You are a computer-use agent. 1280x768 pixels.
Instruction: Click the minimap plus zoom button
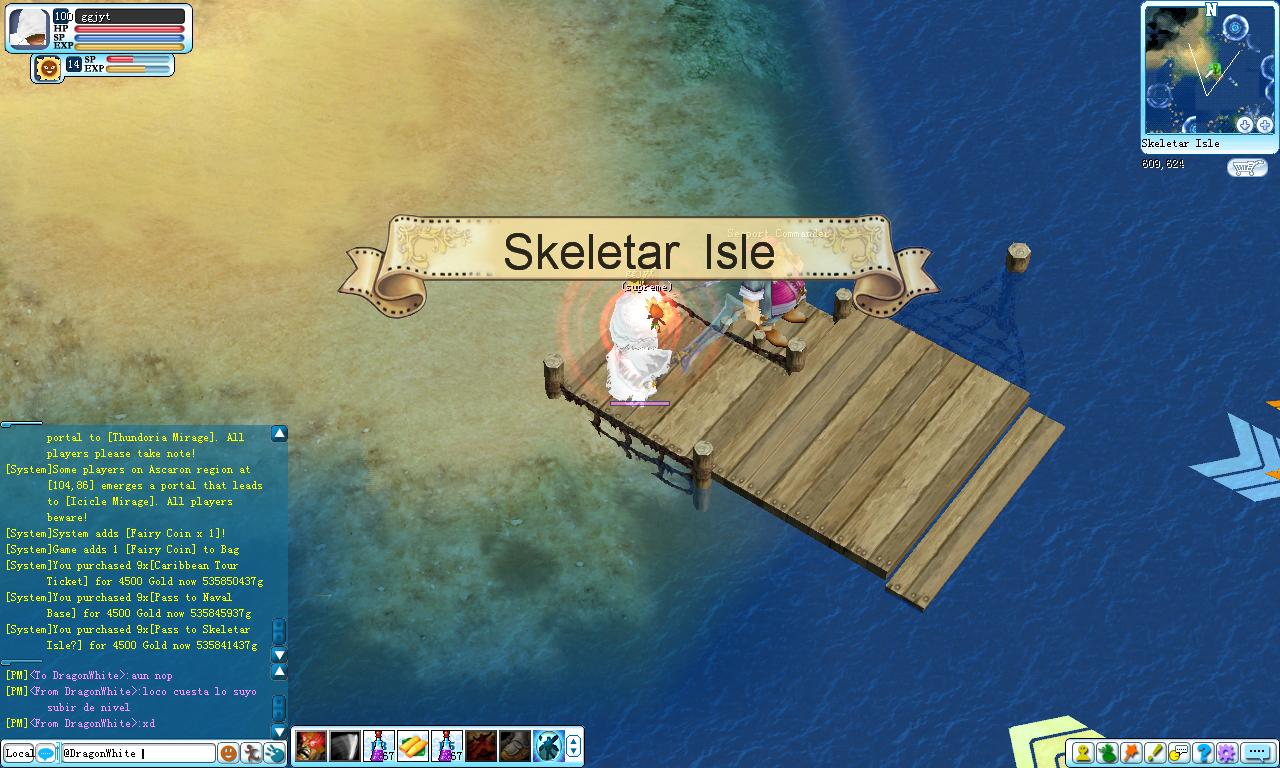1265,125
